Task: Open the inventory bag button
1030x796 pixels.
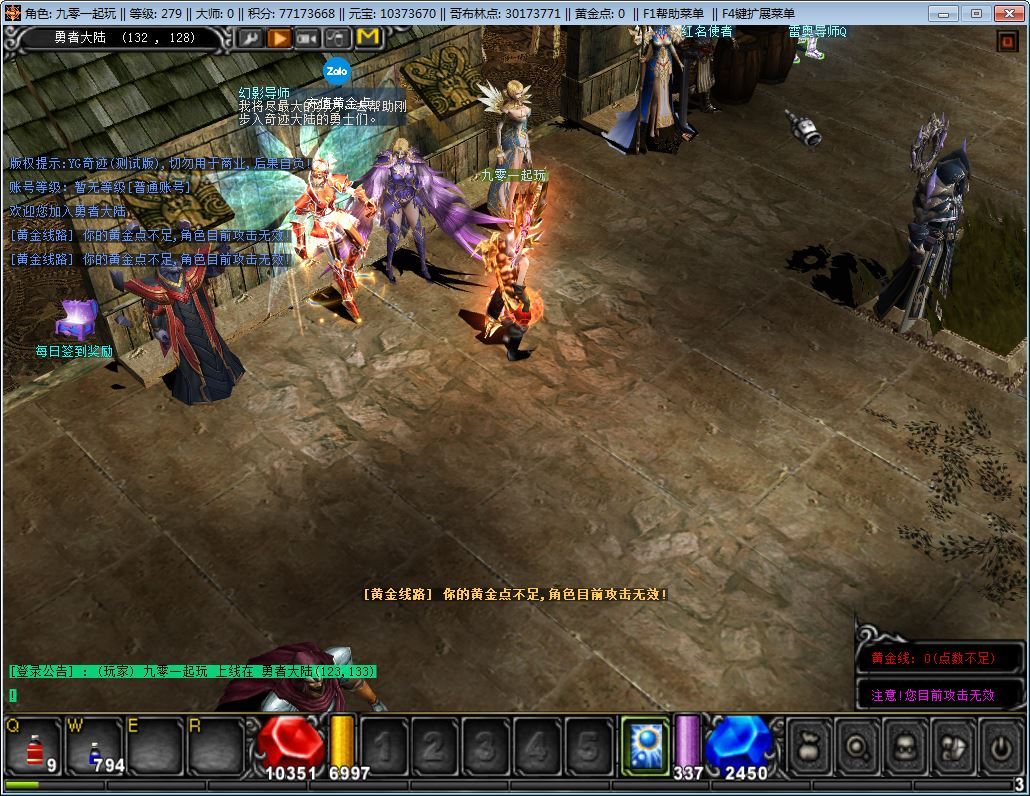Action: (808, 746)
